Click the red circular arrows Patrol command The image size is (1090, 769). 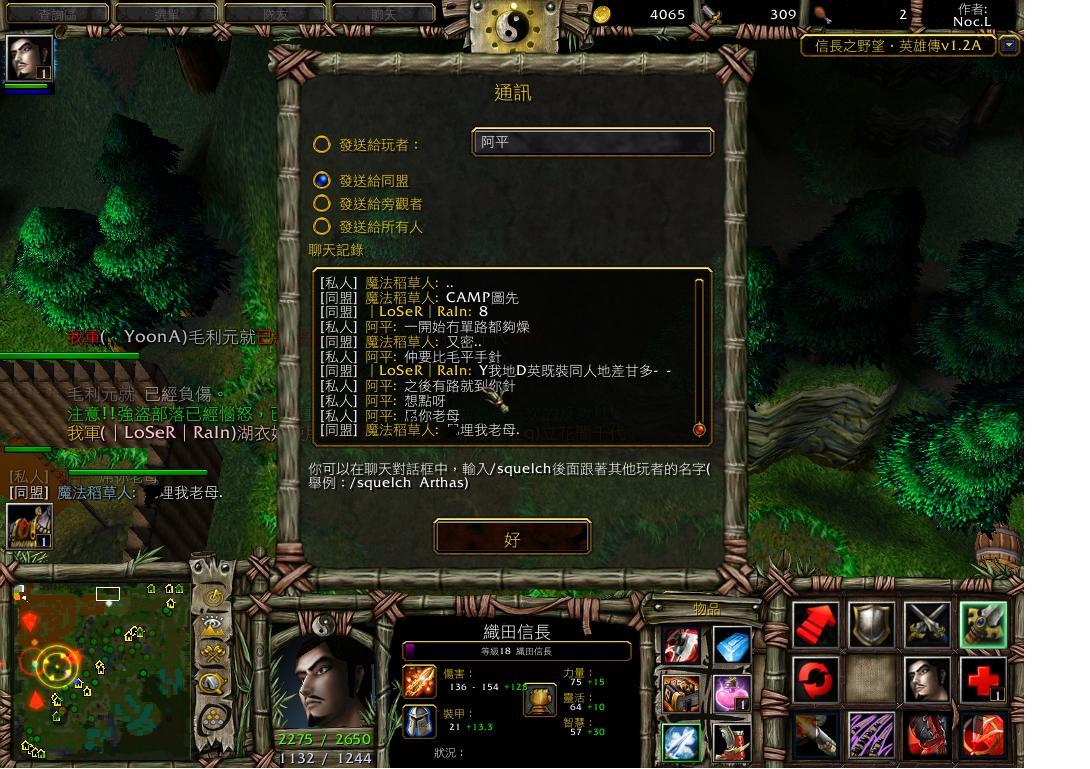[816, 680]
